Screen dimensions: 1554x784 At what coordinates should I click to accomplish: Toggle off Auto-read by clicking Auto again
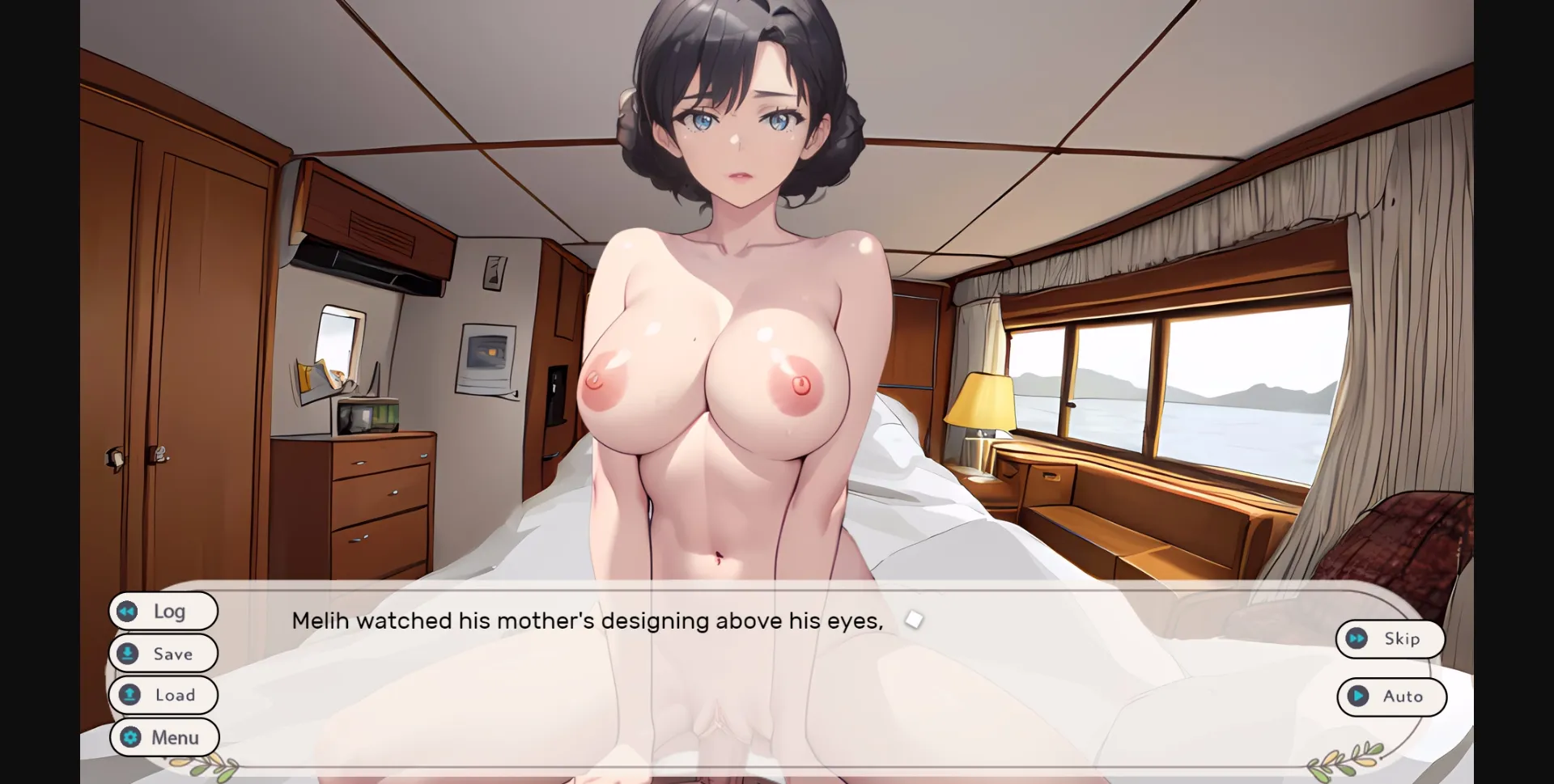(x=1392, y=697)
